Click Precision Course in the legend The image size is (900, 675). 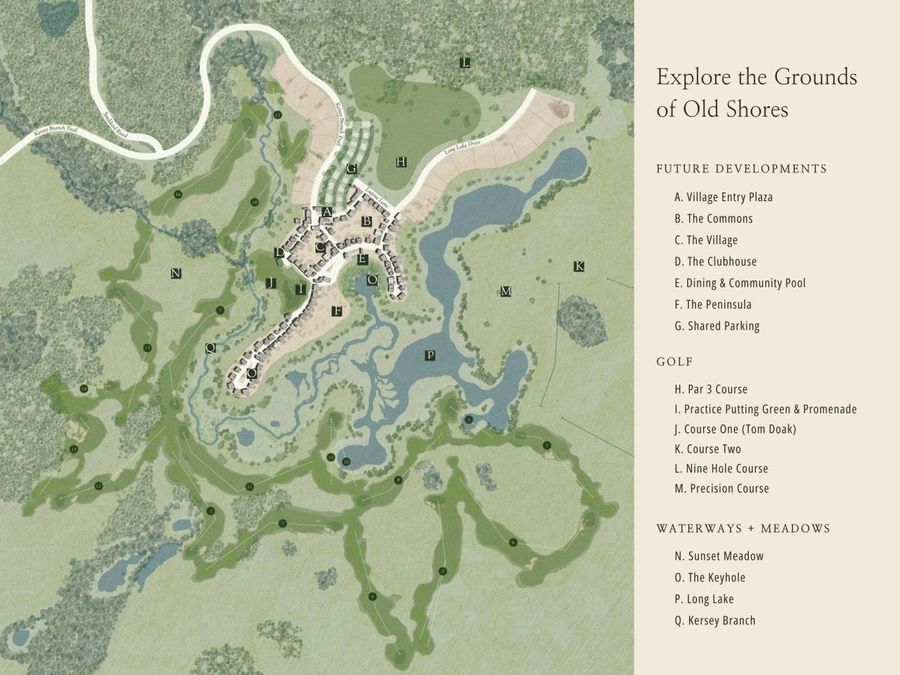point(721,489)
